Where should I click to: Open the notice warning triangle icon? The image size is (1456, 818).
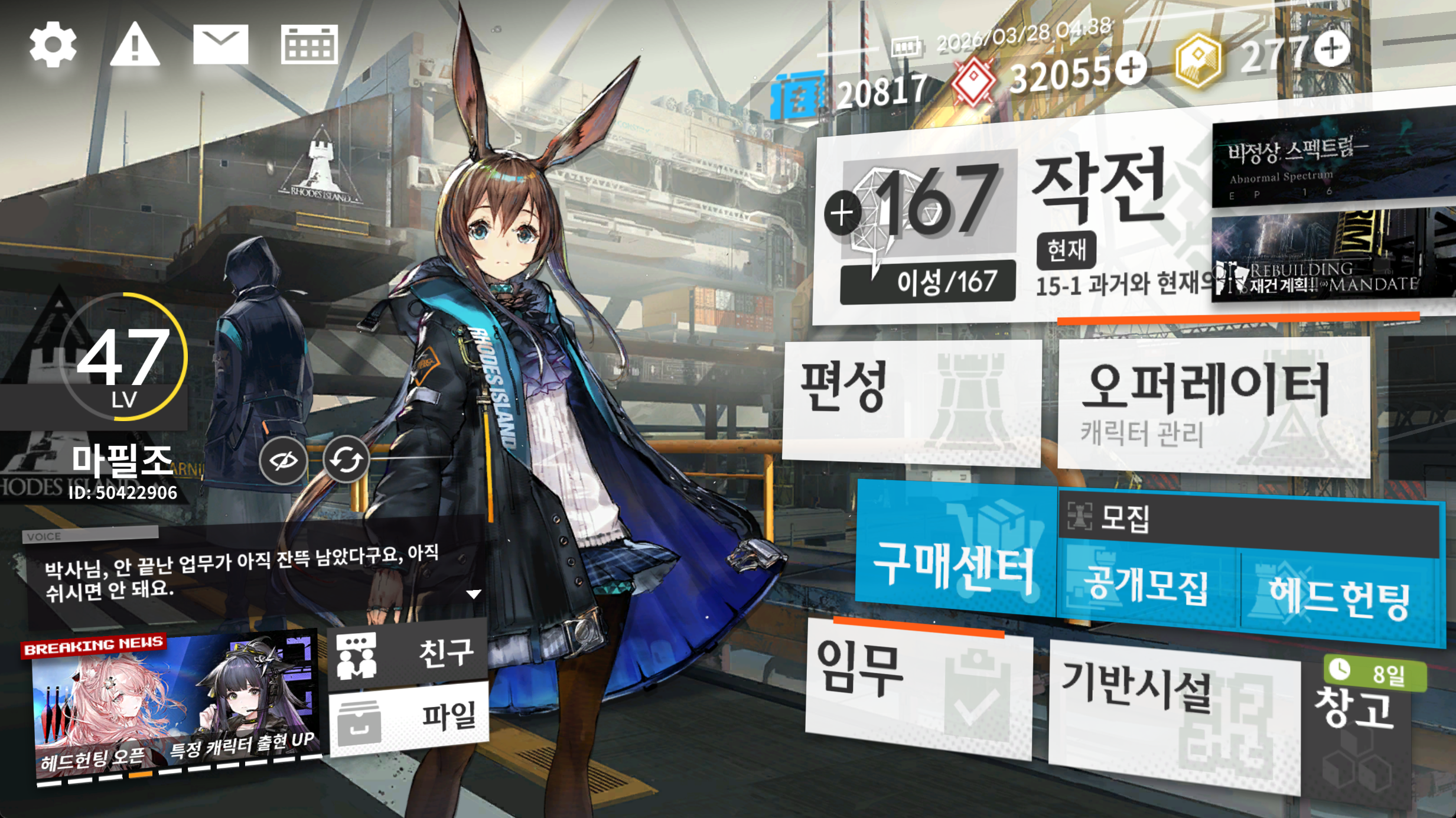point(135,44)
